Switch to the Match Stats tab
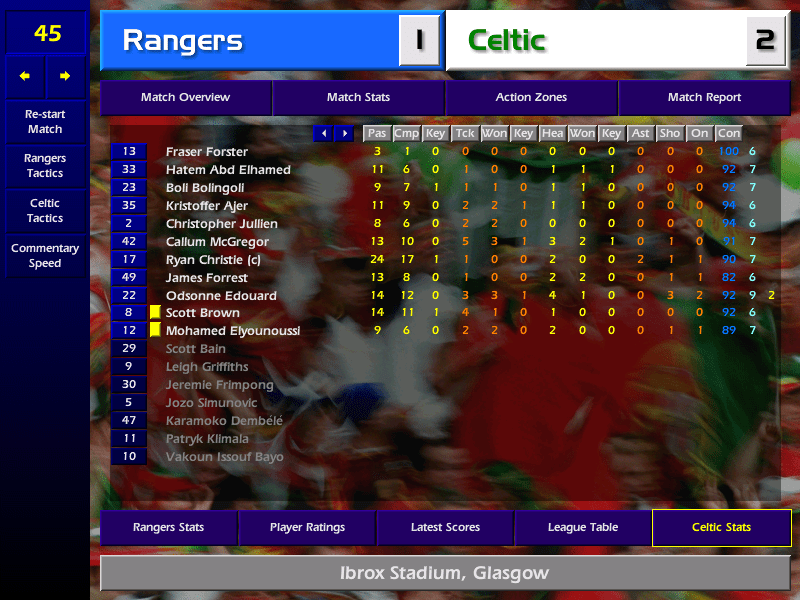The width and height of the screenshot is (800, 600). point(358,98)
